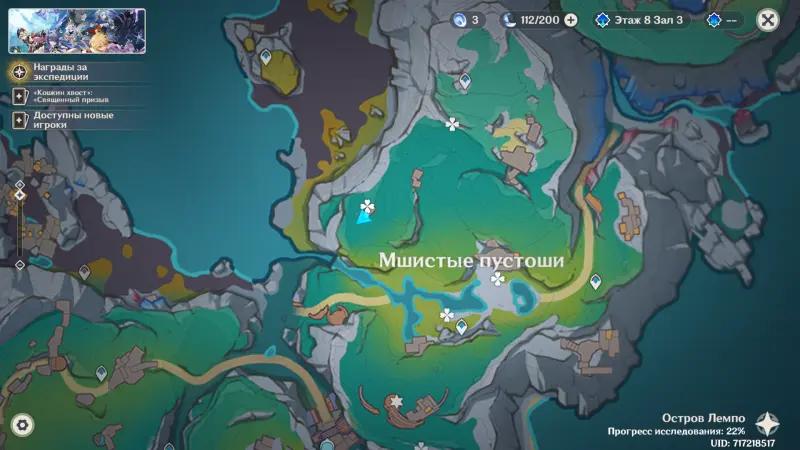Select the clover marker nearest «Мшистые пустоши» label
Viewport: 800px width, 450px height.
coord(498,279)
